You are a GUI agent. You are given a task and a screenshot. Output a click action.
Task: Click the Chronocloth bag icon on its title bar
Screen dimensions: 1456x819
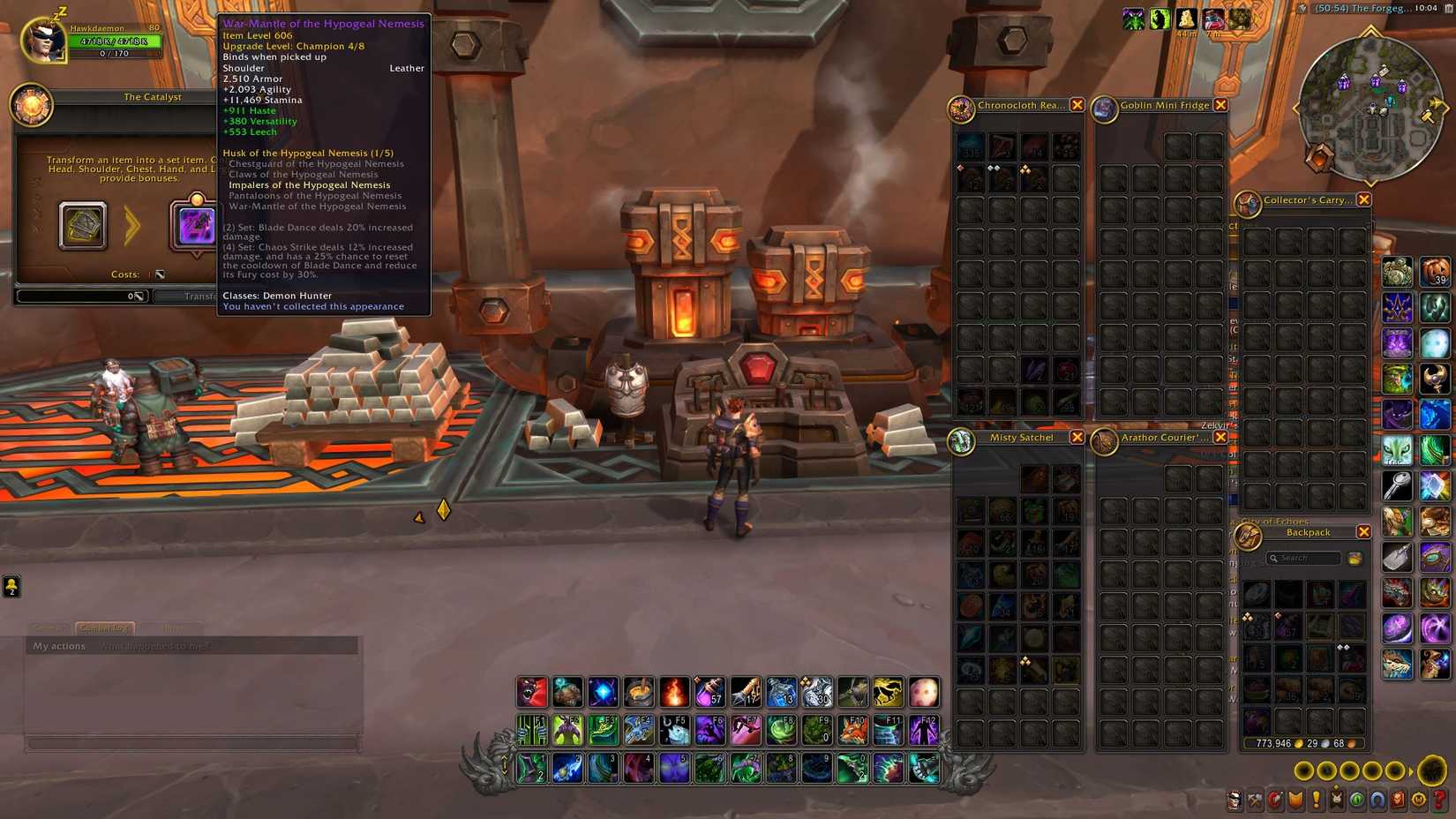point(962,106)
